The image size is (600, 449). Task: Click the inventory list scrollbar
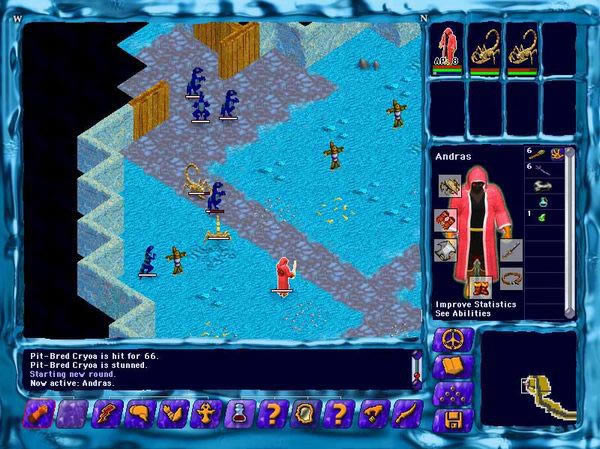569,225
